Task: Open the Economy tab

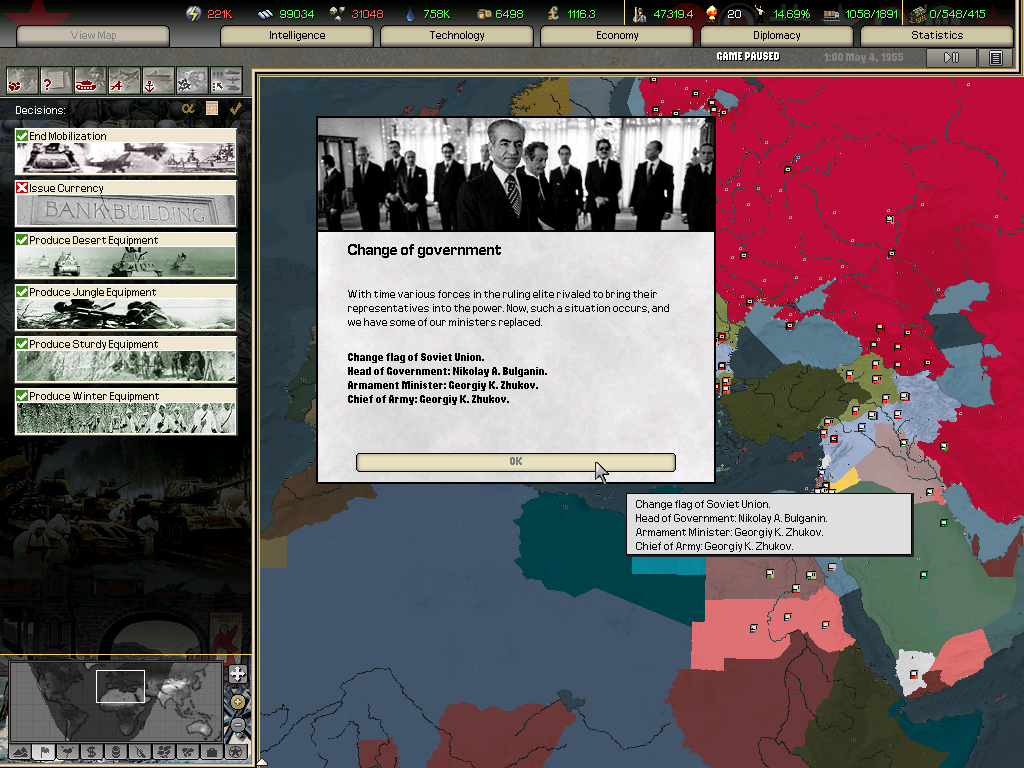Action: (617, 36)
